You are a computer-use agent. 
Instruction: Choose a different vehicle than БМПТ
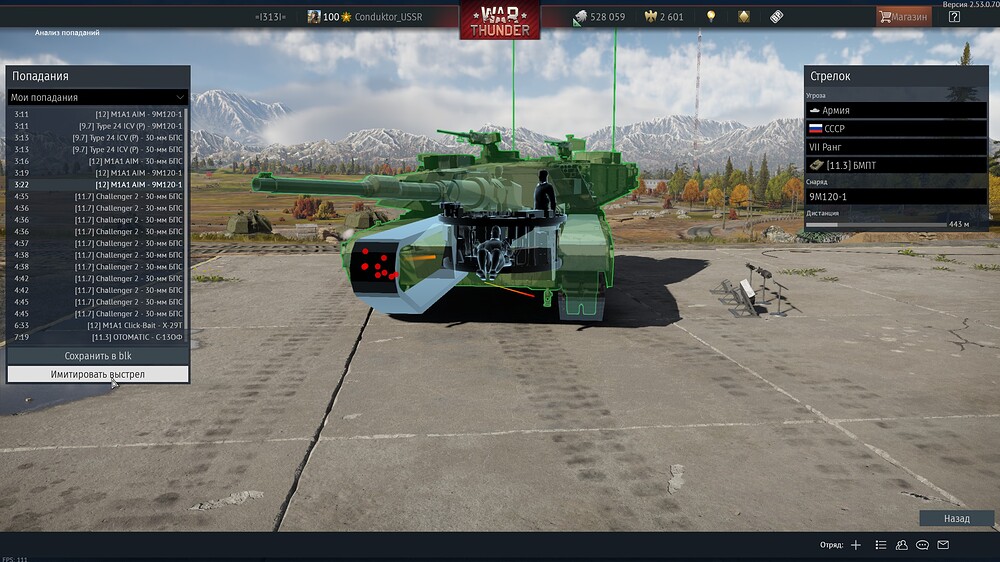point(895,165)
